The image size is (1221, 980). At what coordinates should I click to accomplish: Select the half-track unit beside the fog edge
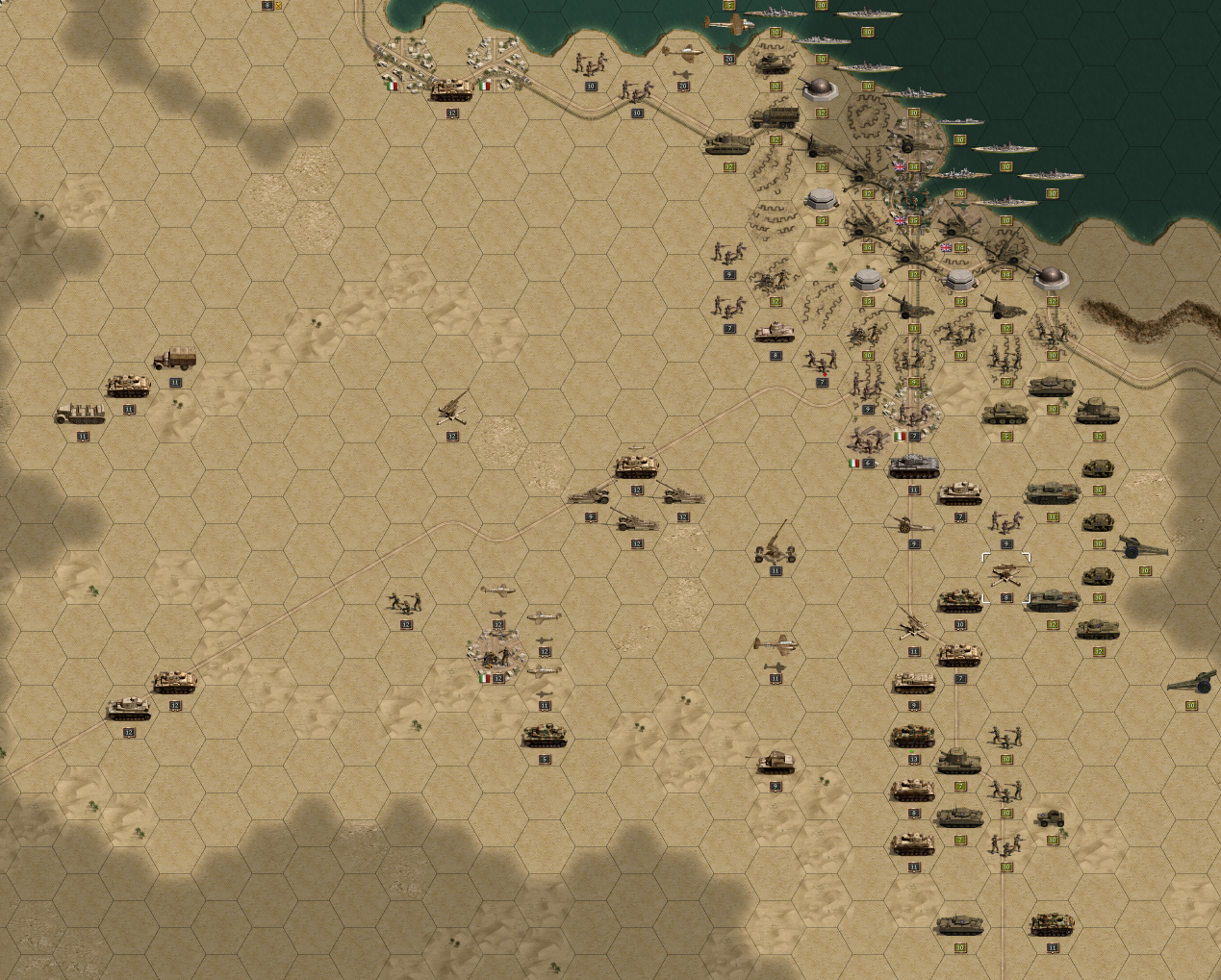(81, 415)
